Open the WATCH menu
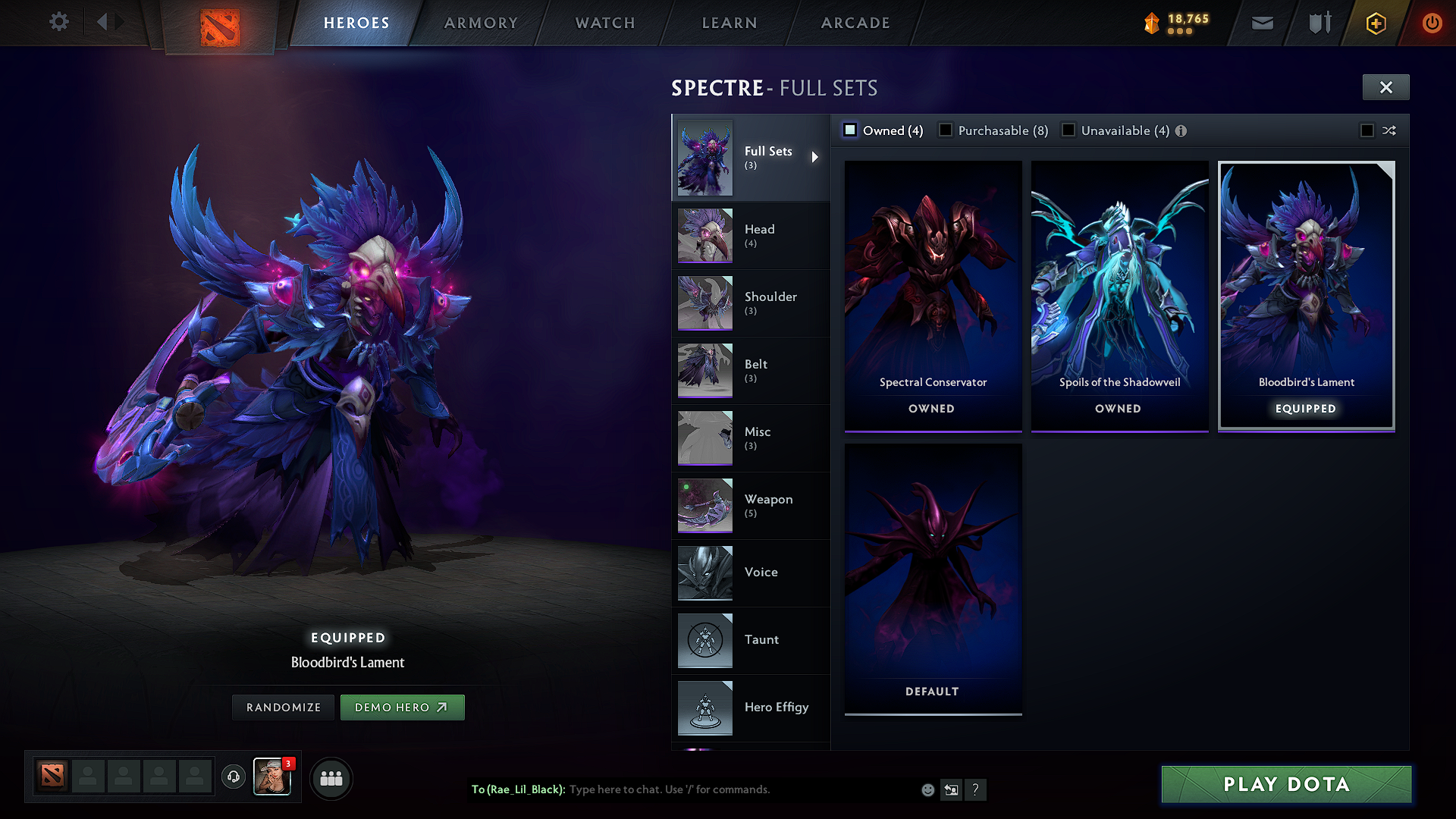 pyautogui.click(x=604, y=23)
